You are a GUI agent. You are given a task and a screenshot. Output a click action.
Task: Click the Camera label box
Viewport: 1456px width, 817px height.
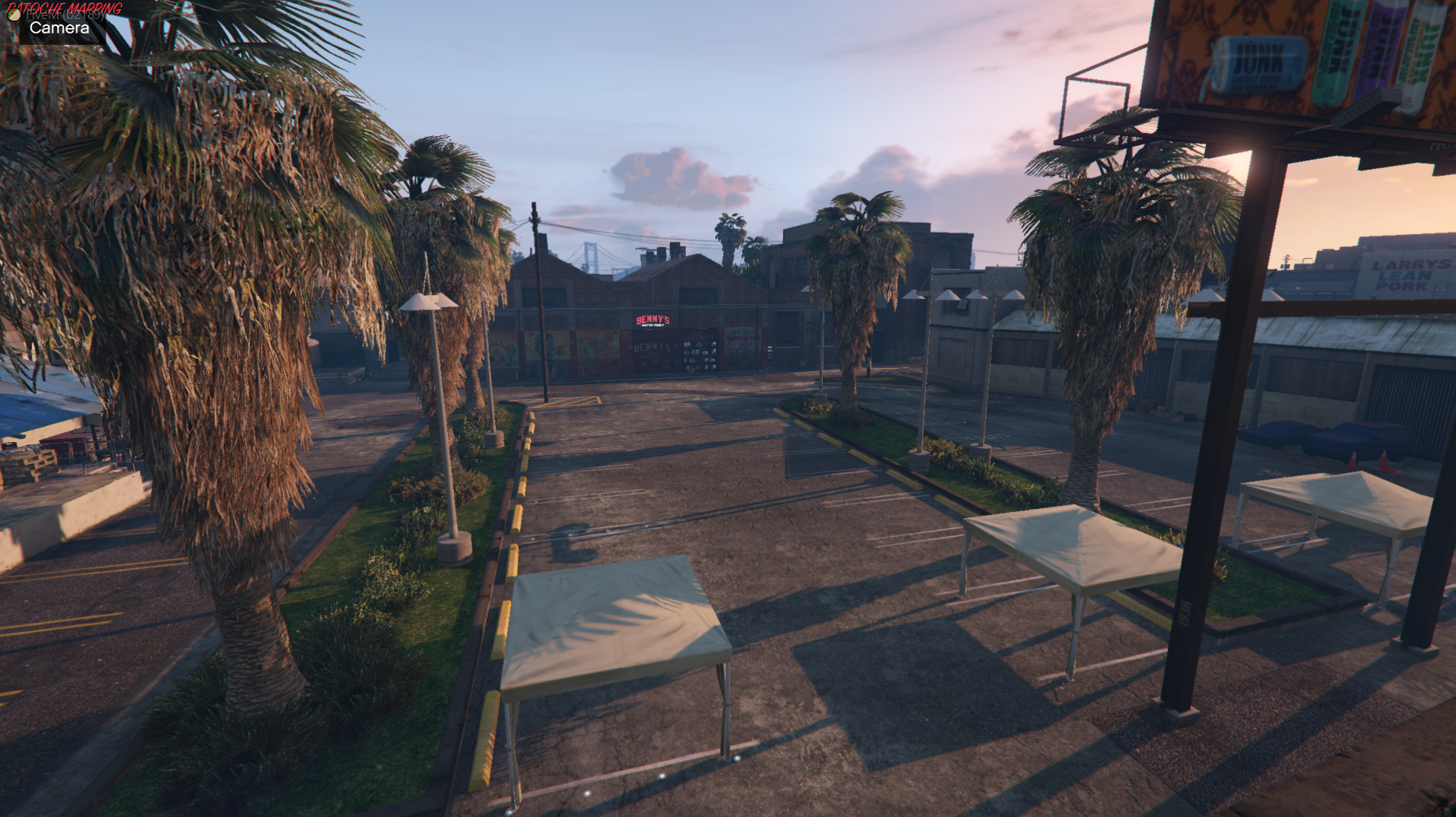pyautogui.click(x=59, y=28)
